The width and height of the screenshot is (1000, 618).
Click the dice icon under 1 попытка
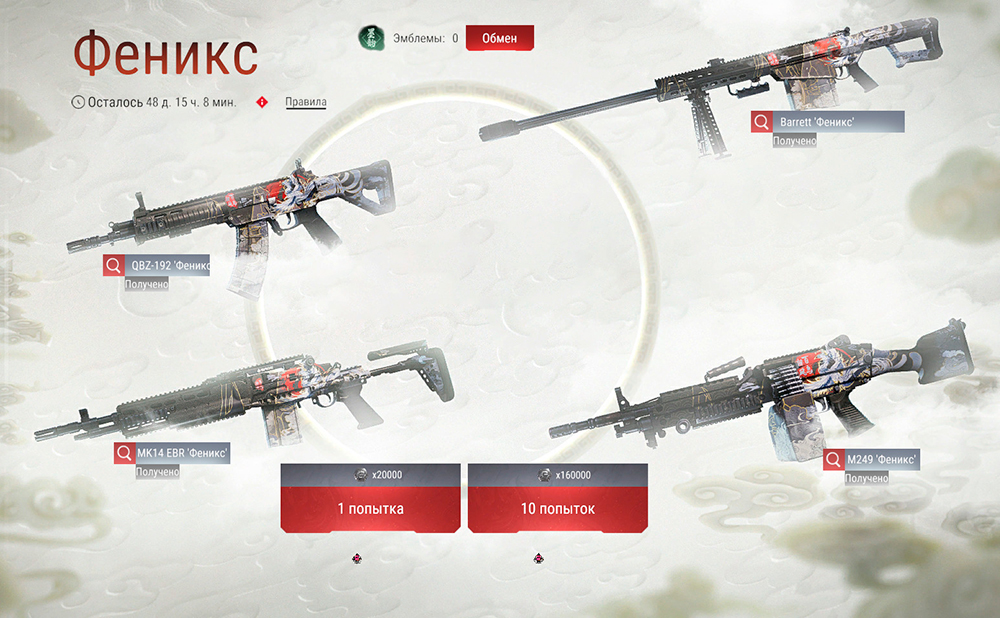coord(357,557)
